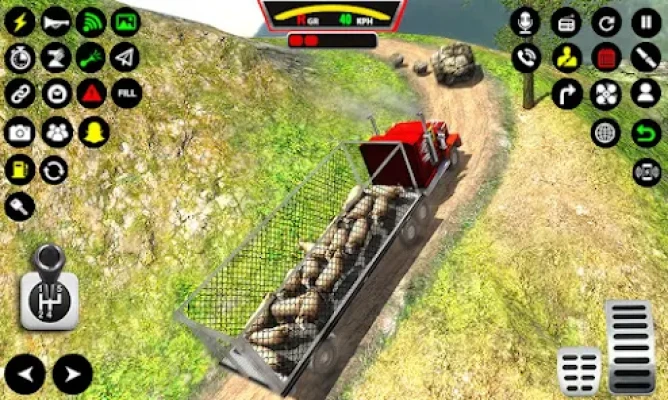Click the FILL button

point(126,94)
